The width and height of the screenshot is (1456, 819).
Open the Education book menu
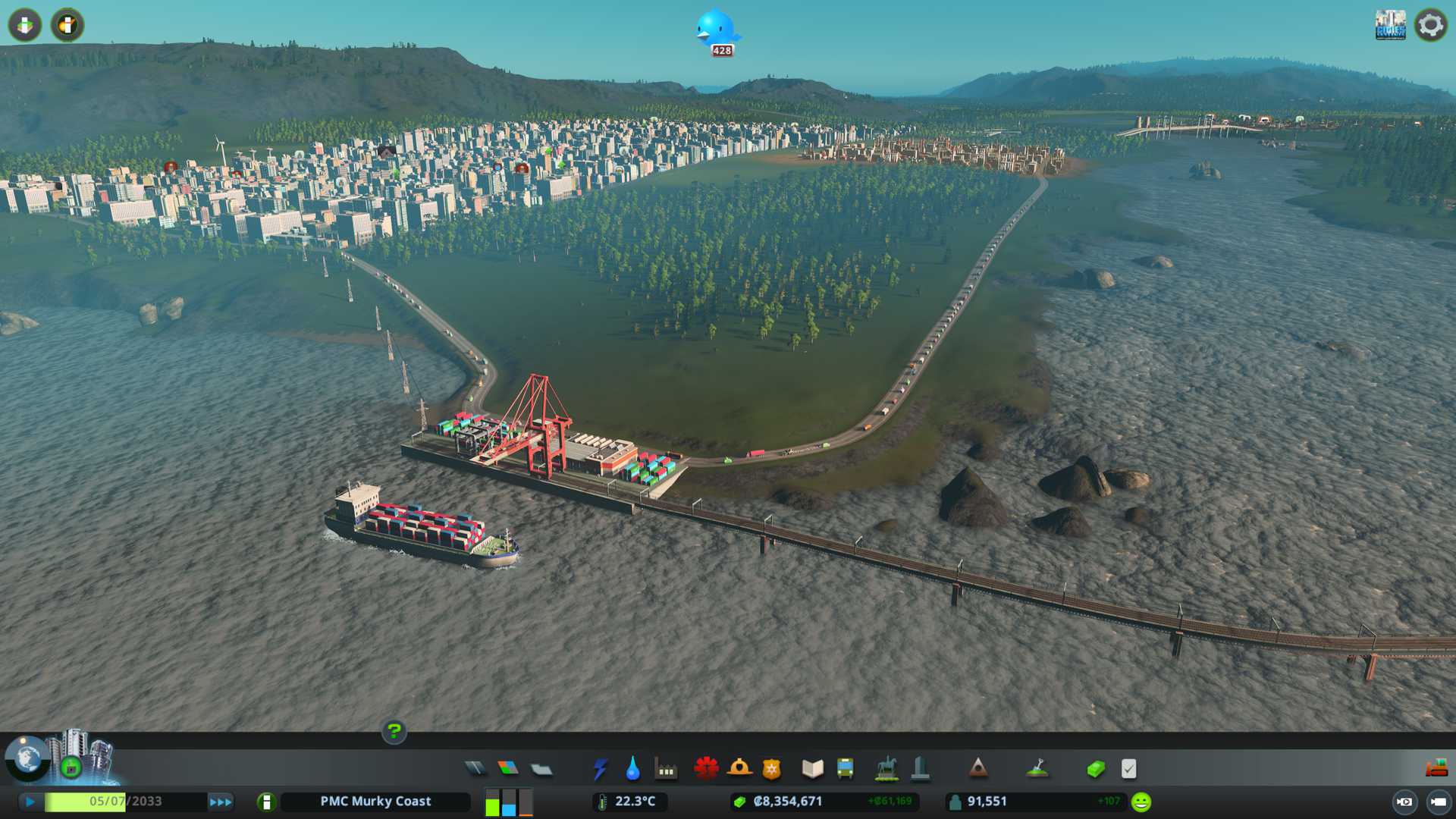(x=812, y=769)
